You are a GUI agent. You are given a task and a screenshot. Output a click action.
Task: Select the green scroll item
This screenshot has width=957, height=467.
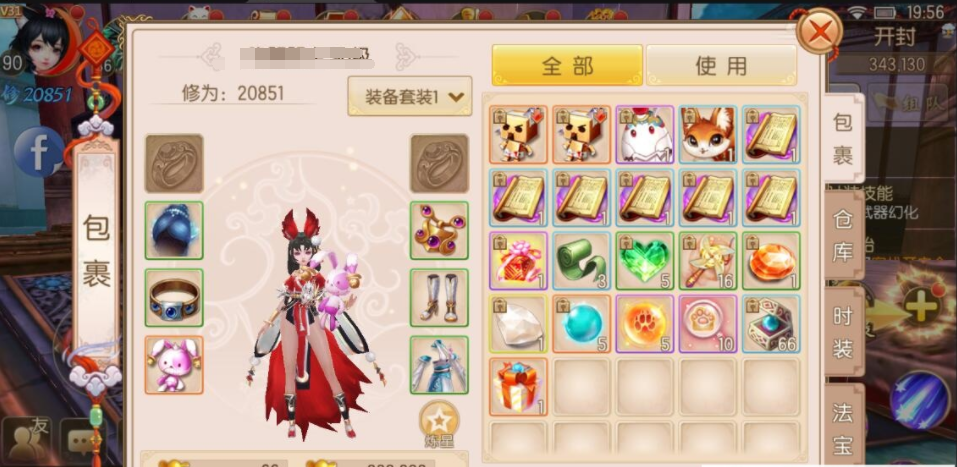click(583, 260)
